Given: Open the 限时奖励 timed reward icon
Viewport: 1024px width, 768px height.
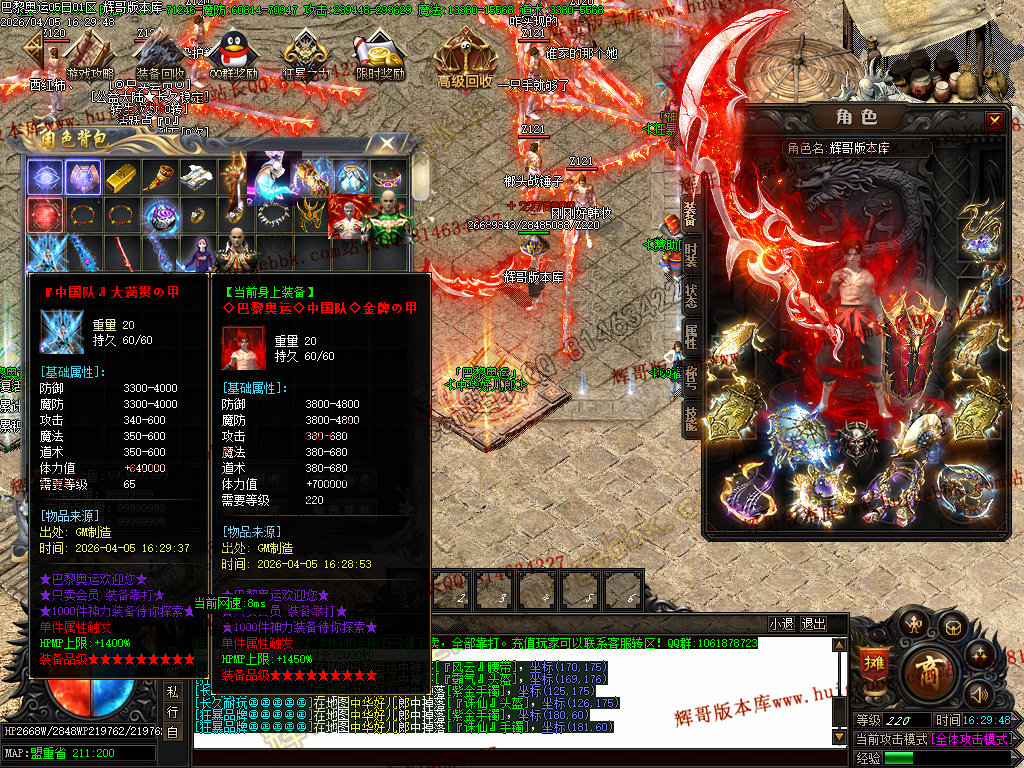Looking at the screenshot, I should point(380,57).
